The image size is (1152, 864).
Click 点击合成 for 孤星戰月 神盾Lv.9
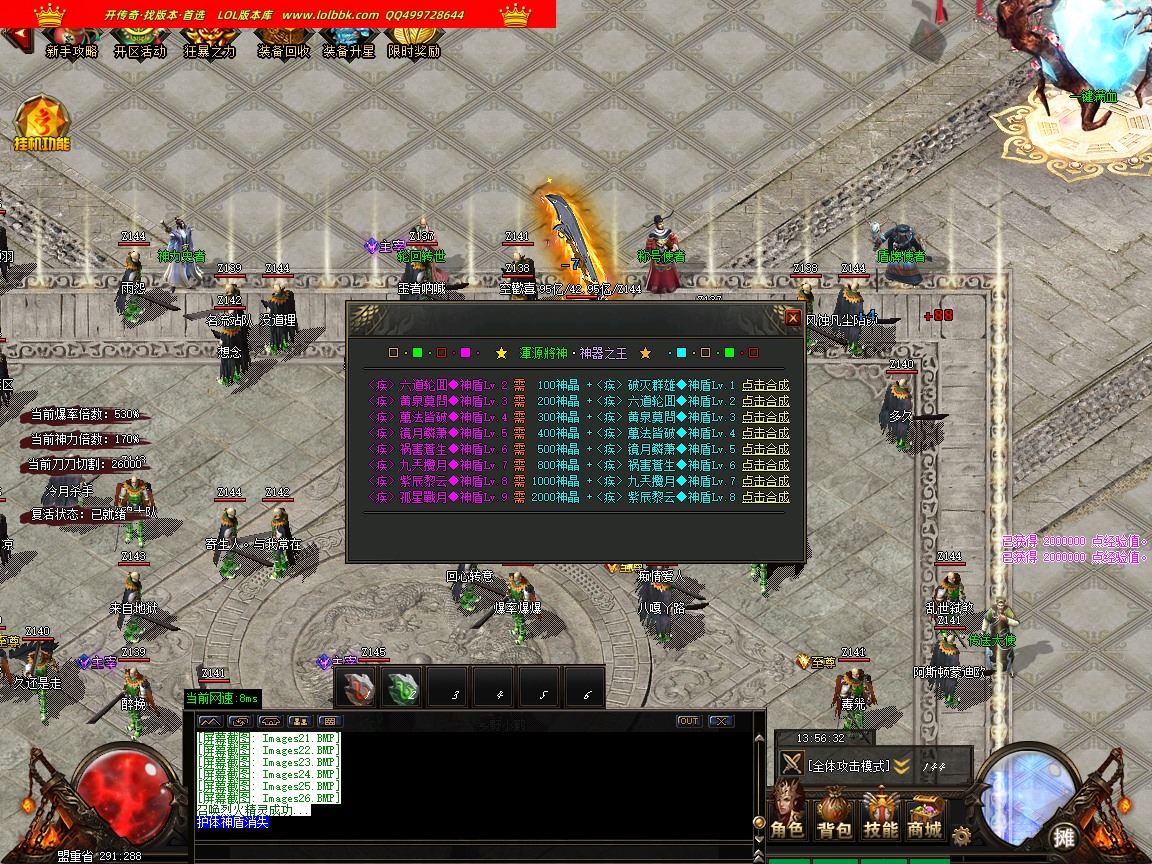click(x=765, y=497)
